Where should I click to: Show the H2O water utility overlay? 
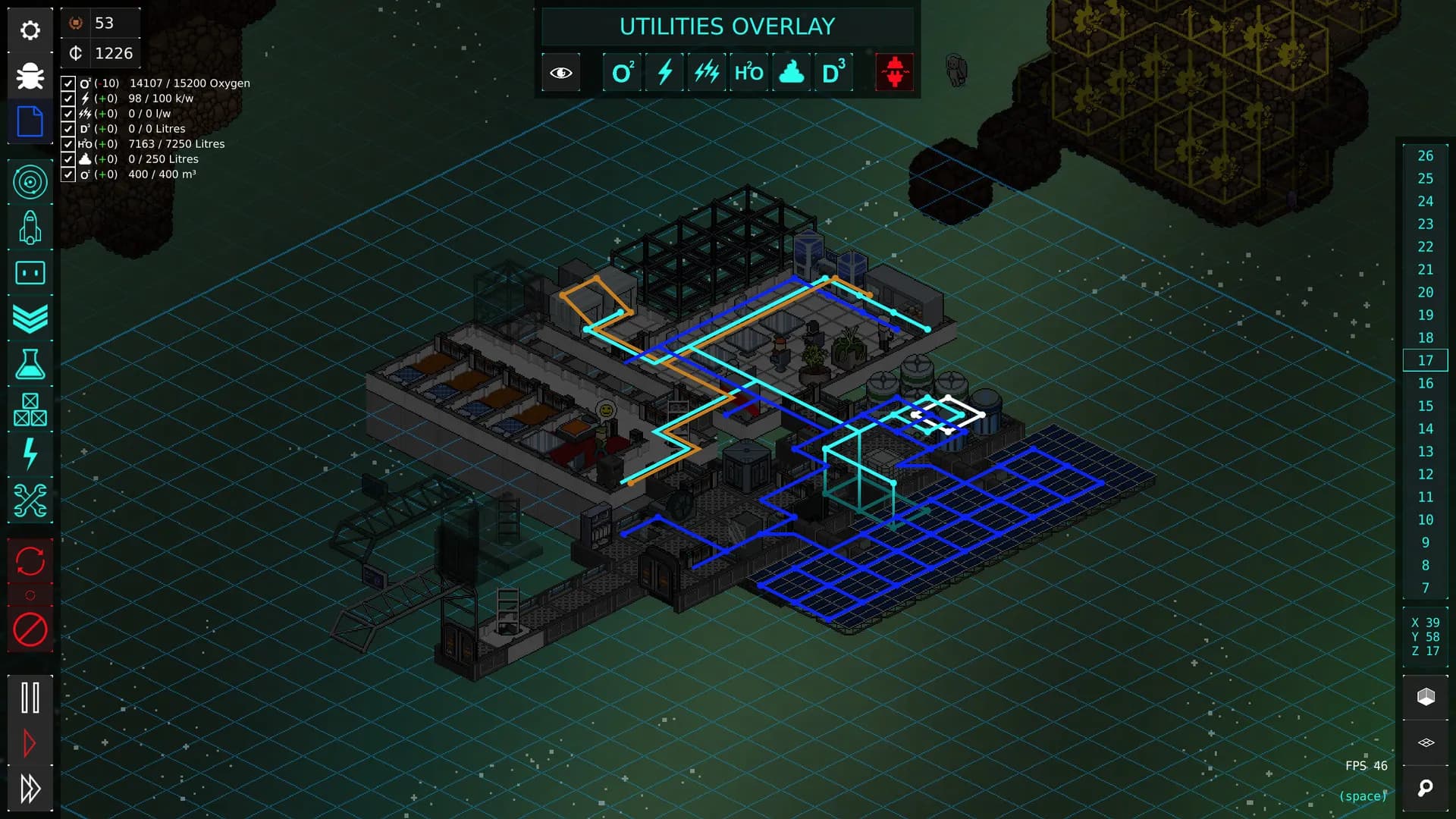coord(748,73)
